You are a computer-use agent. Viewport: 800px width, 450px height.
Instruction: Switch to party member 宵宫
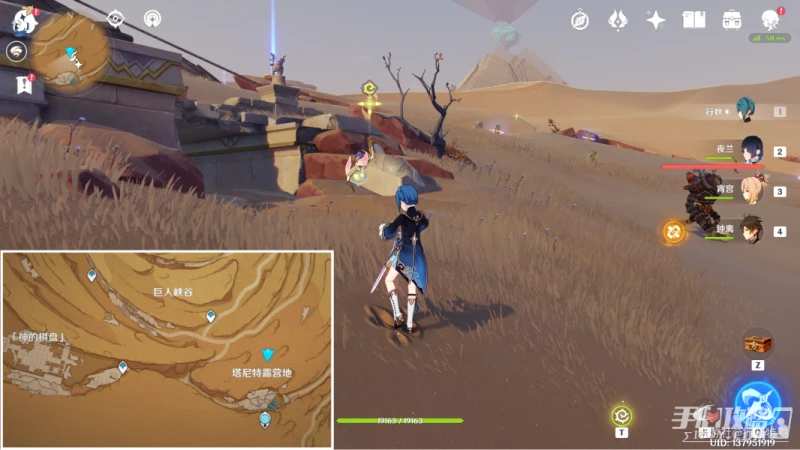[x=751, y=190]
